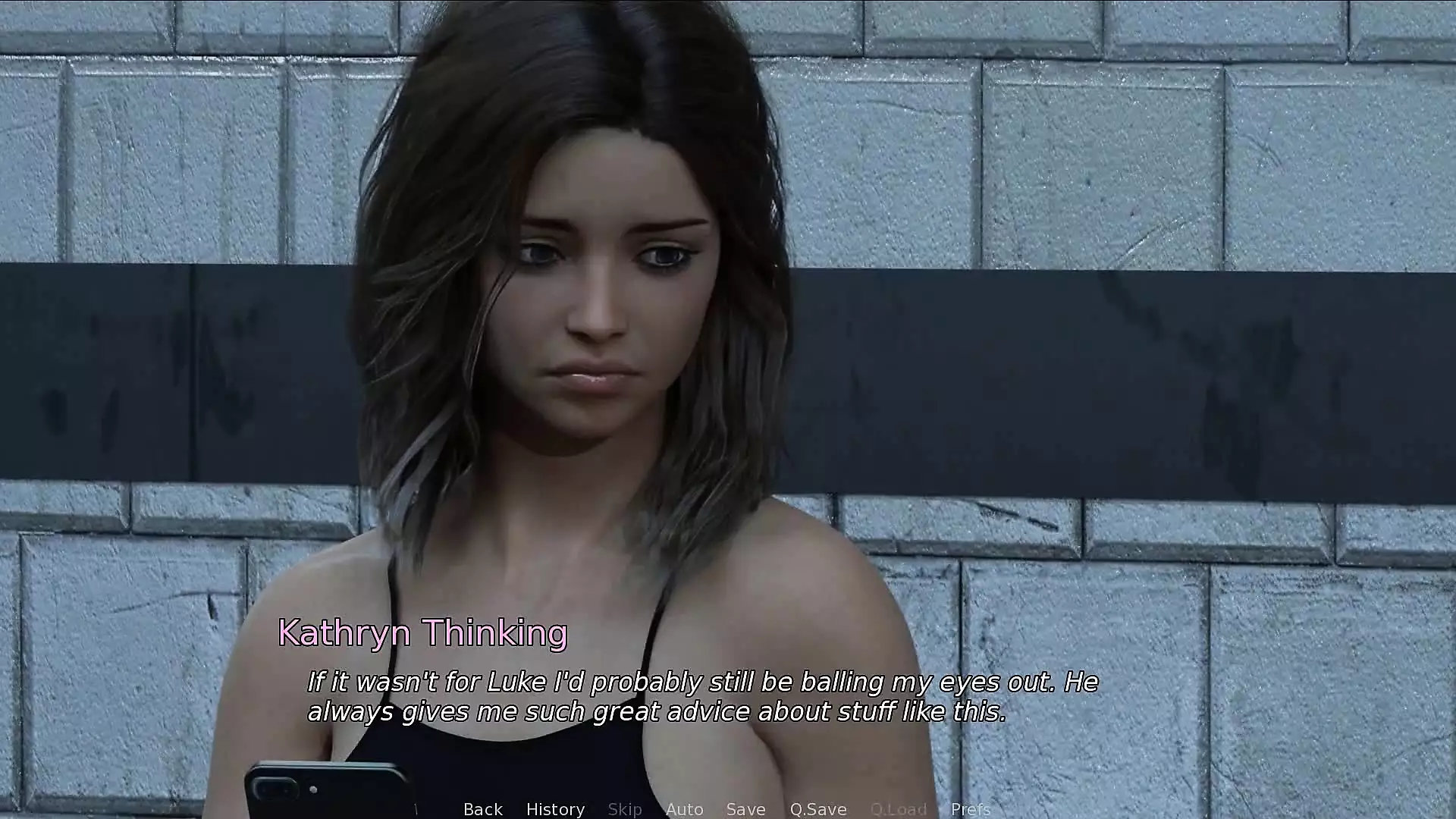Enable Auto advance for dialogue
Viewport: 1456px width, 819px height.
coord(684,809)
